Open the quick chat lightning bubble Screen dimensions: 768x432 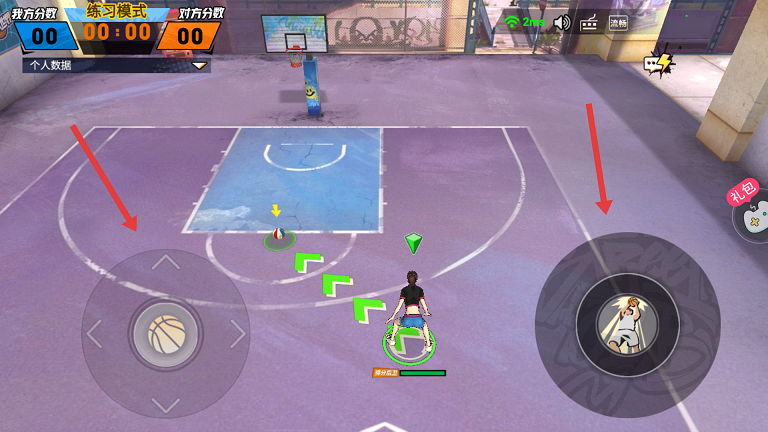coord(658,64)
